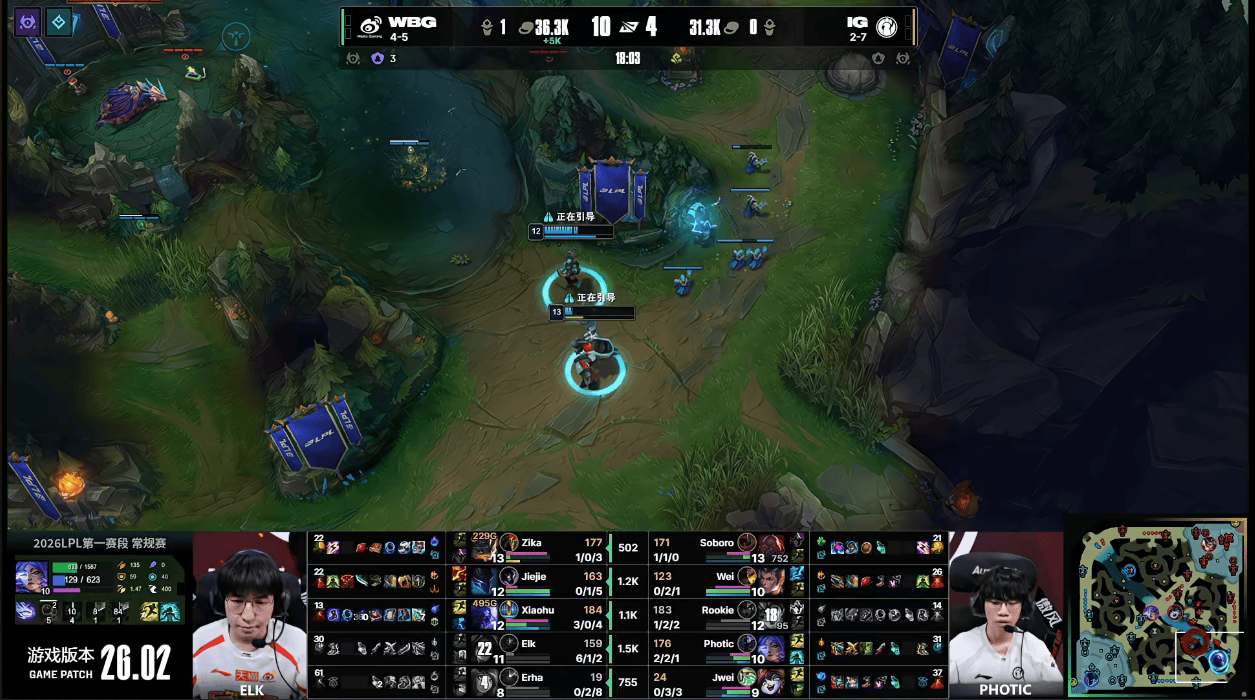Click the purple hexagon icon at top-left

[27, 22]
